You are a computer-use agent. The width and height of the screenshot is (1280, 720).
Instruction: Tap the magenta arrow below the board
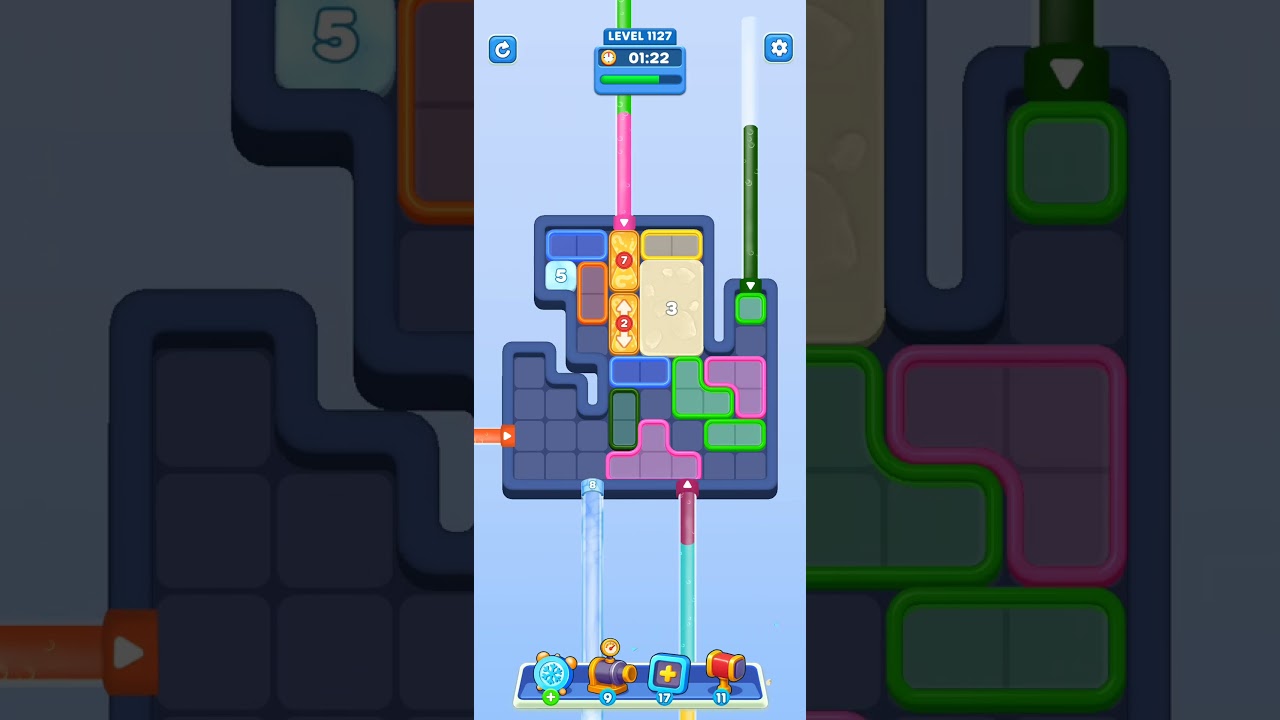[687, 483]
